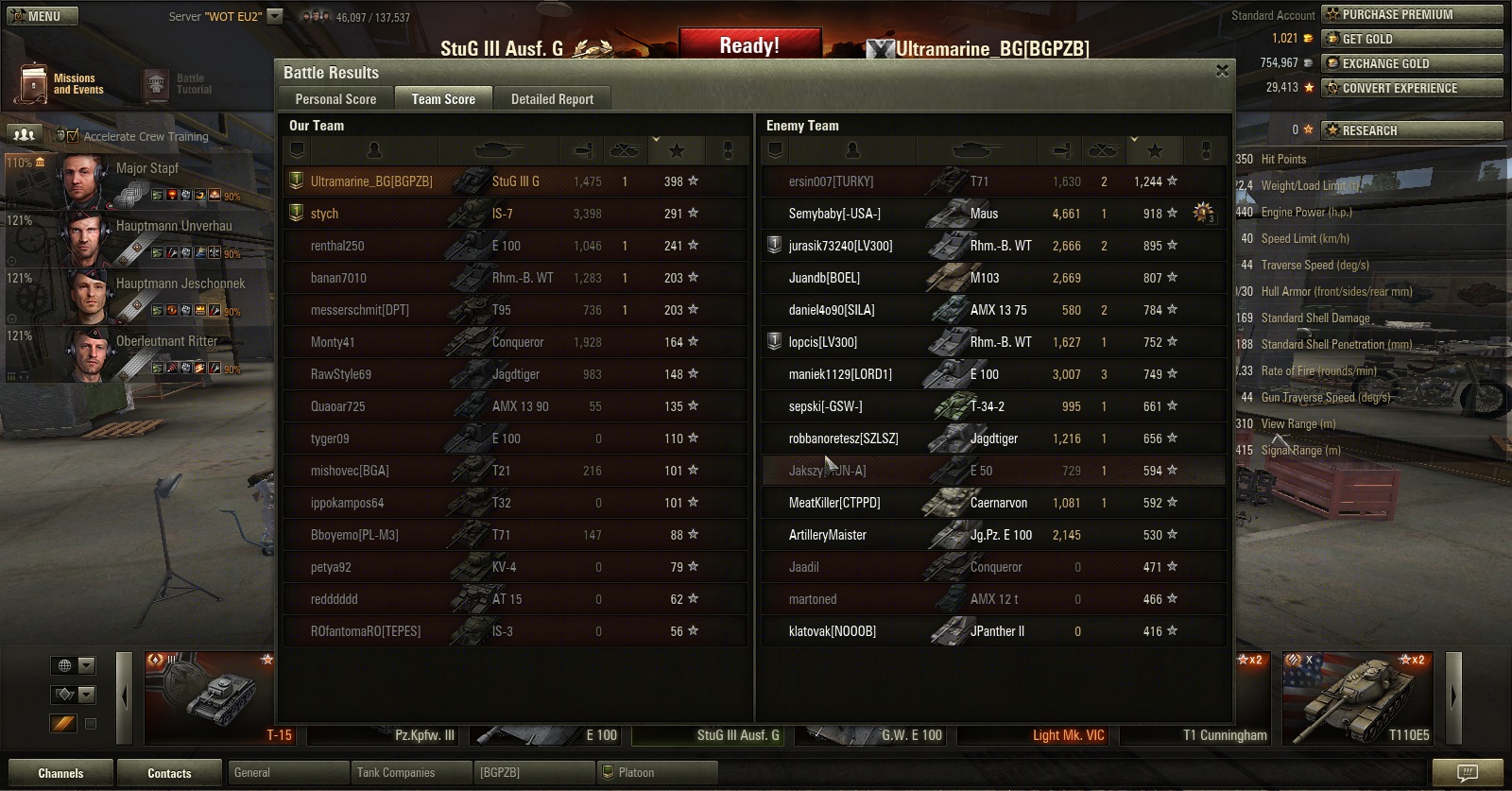Toggle Accelerate Crew Training checkbox
1512x791 pixels.
tap(74, 136)
